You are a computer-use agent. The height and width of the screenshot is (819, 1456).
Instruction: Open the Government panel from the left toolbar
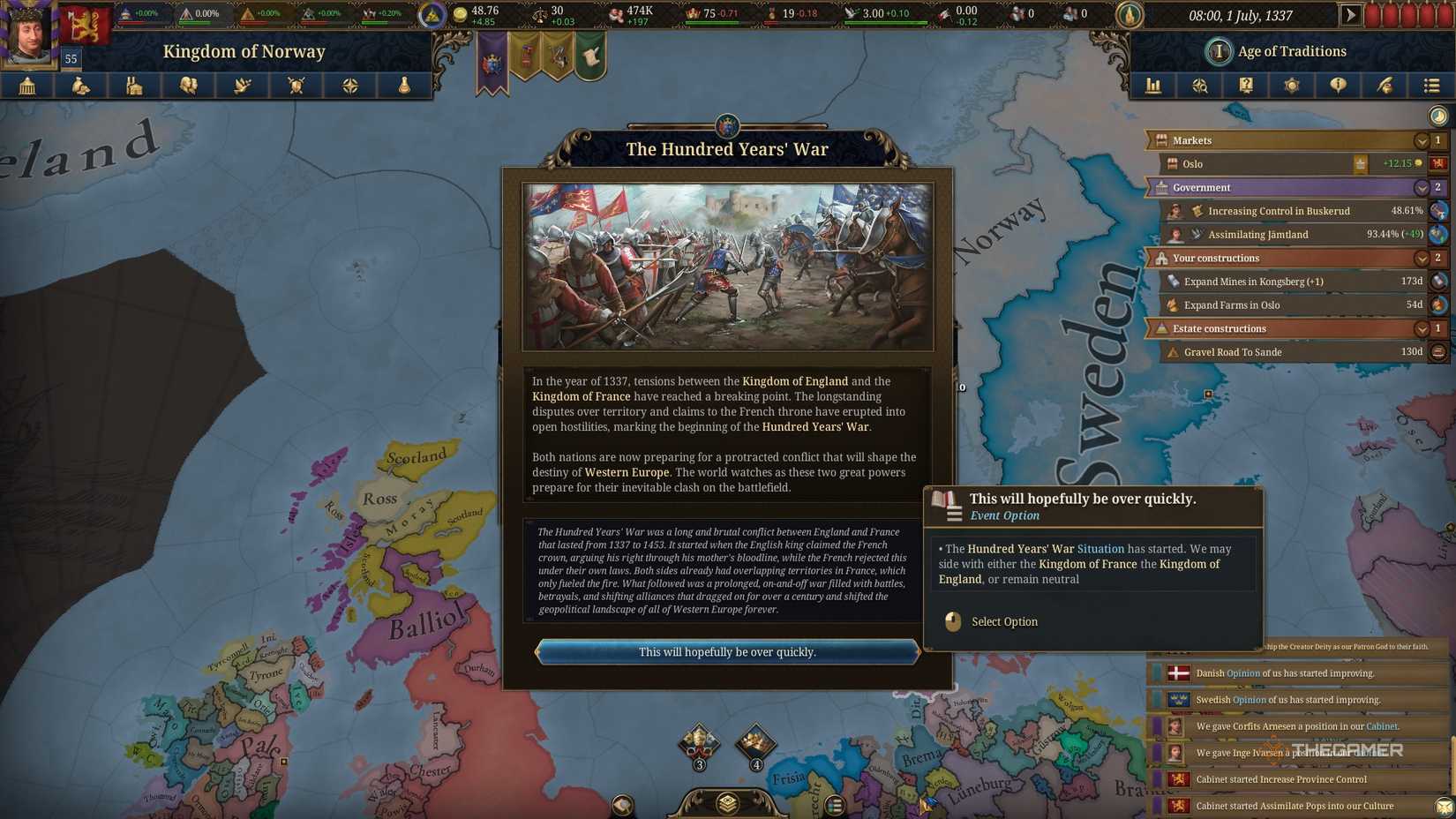[x=26, y=86]
